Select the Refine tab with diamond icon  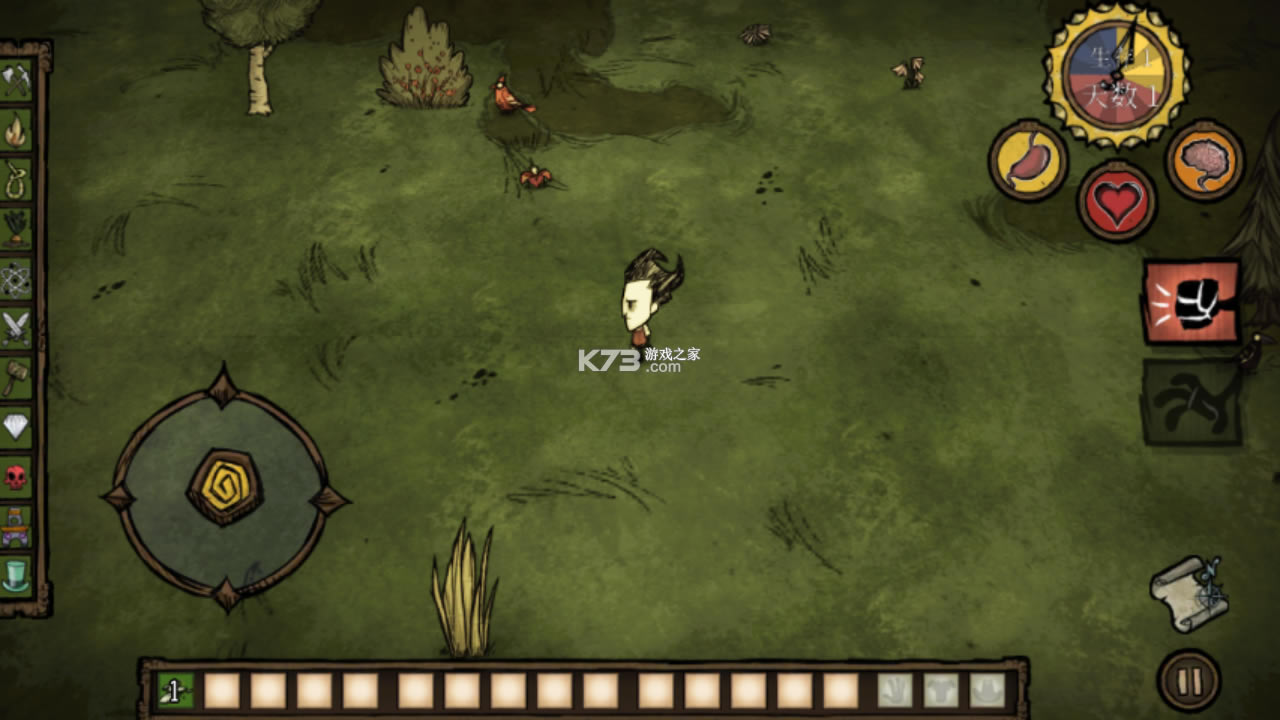coord(16,427)
